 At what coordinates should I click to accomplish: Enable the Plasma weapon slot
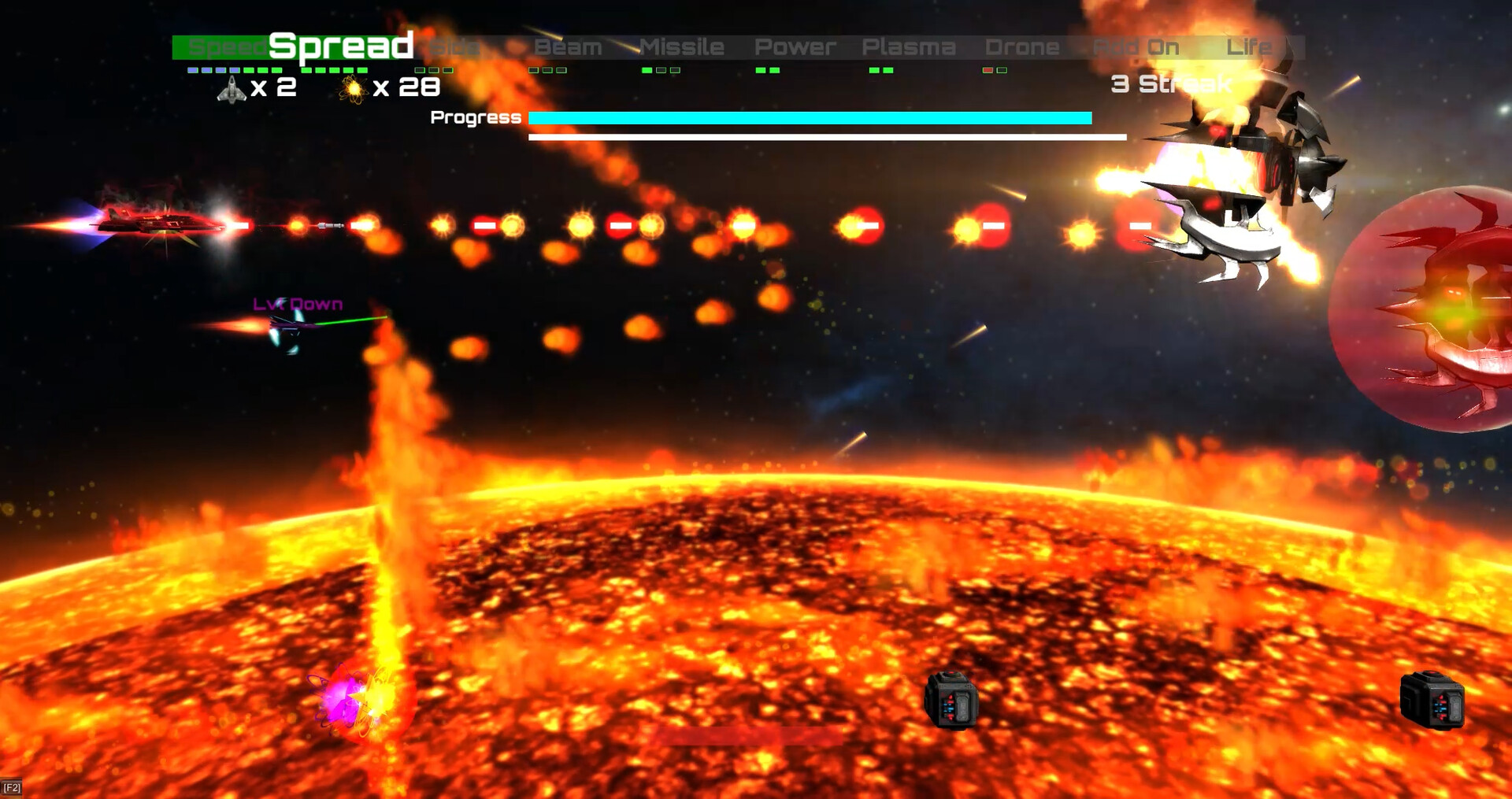[910, 46]
